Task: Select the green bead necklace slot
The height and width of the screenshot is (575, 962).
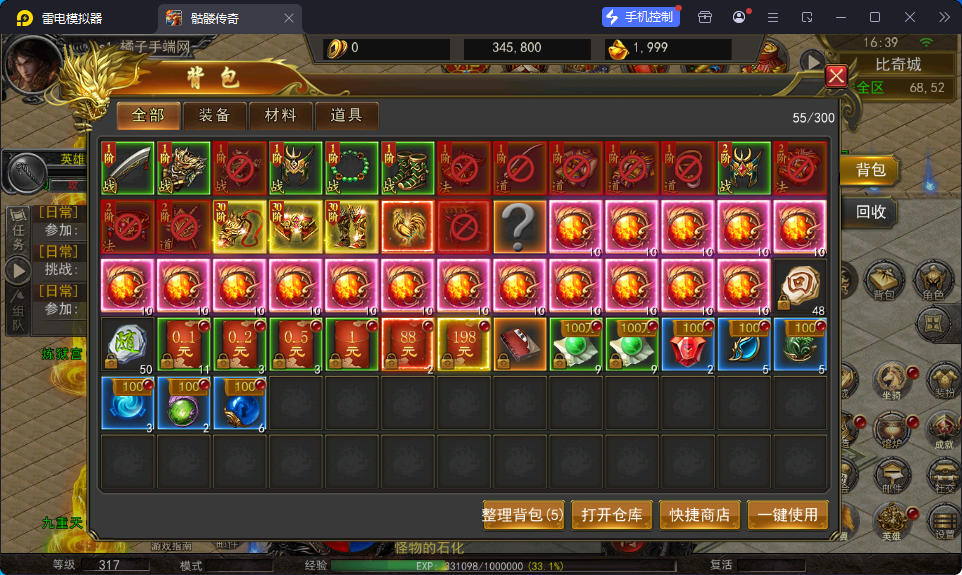Action: [351, 168]
